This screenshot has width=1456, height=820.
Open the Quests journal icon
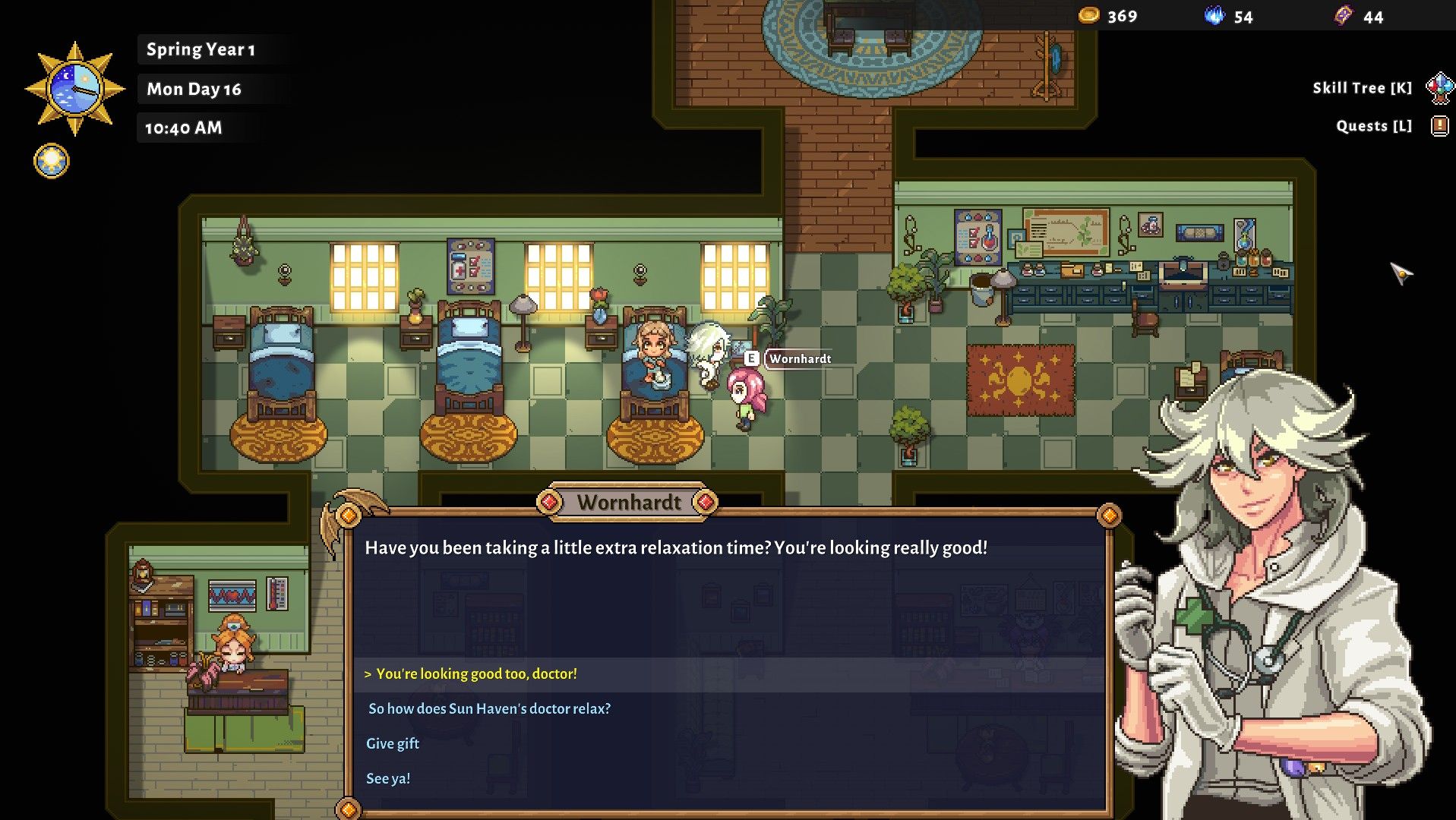tap(1439, 126)
